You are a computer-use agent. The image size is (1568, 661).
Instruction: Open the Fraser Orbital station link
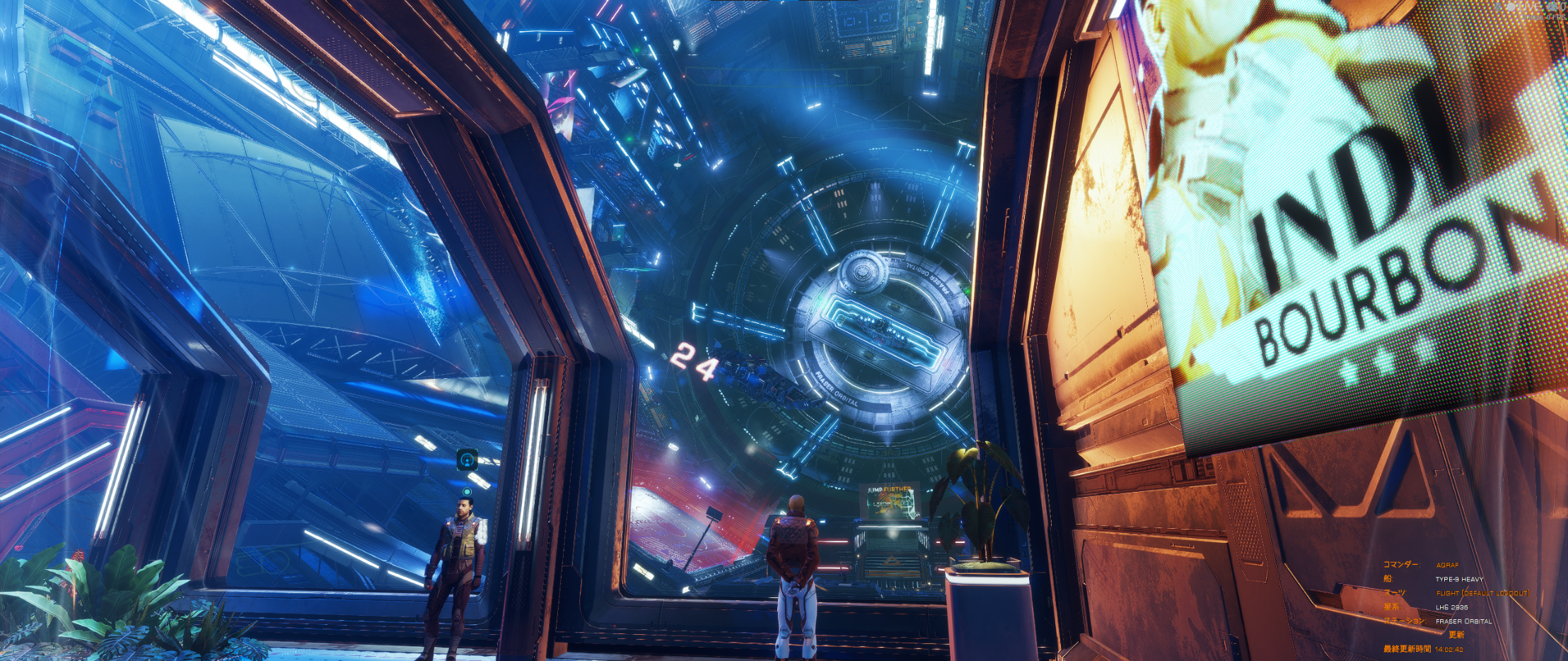[1463, 621]
